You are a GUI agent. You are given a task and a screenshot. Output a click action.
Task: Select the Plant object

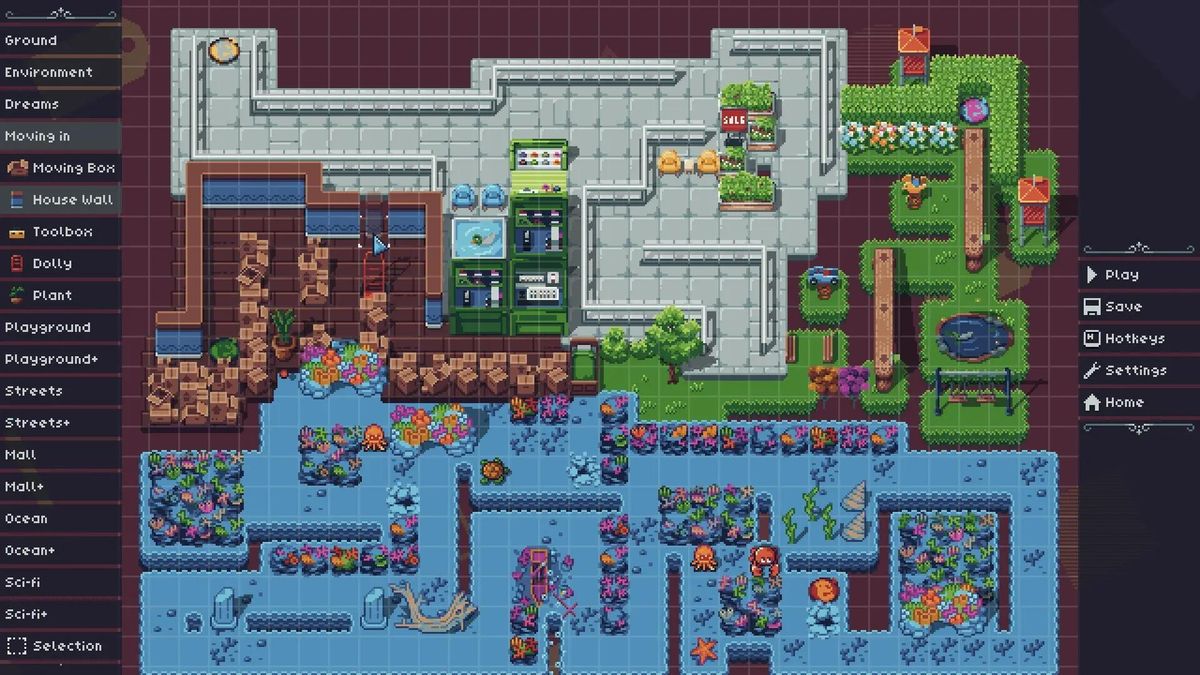52,296
